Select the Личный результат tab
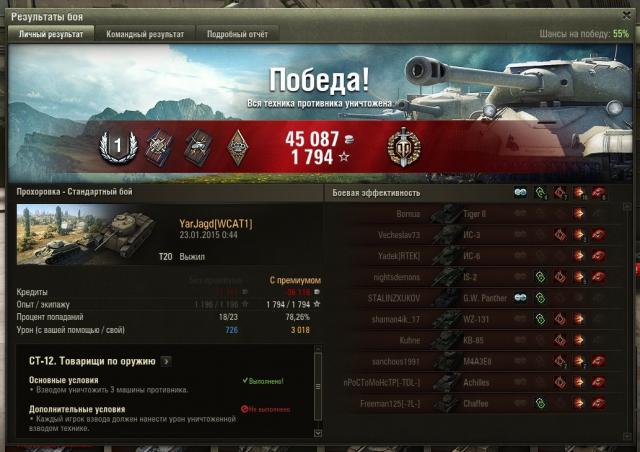640x452 pixels. 51,33
